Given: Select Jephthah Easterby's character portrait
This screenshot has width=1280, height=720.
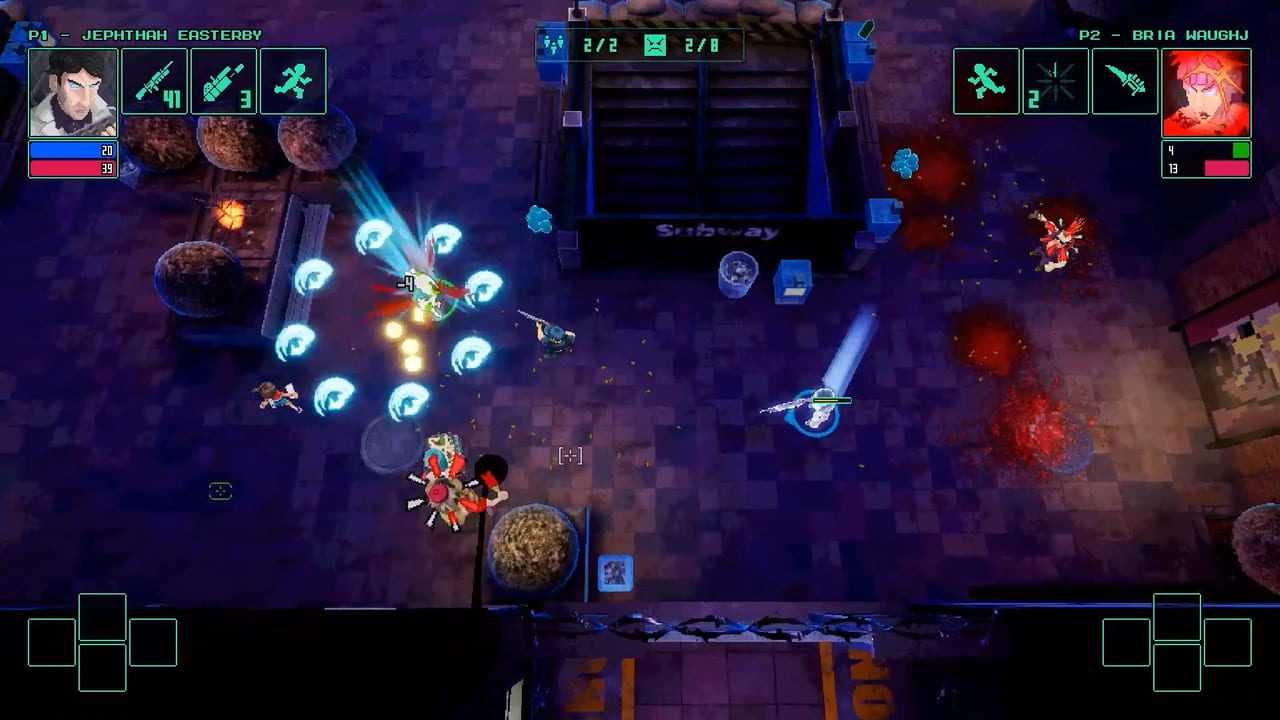Looking at the screenshot, I should coord(73,92).
